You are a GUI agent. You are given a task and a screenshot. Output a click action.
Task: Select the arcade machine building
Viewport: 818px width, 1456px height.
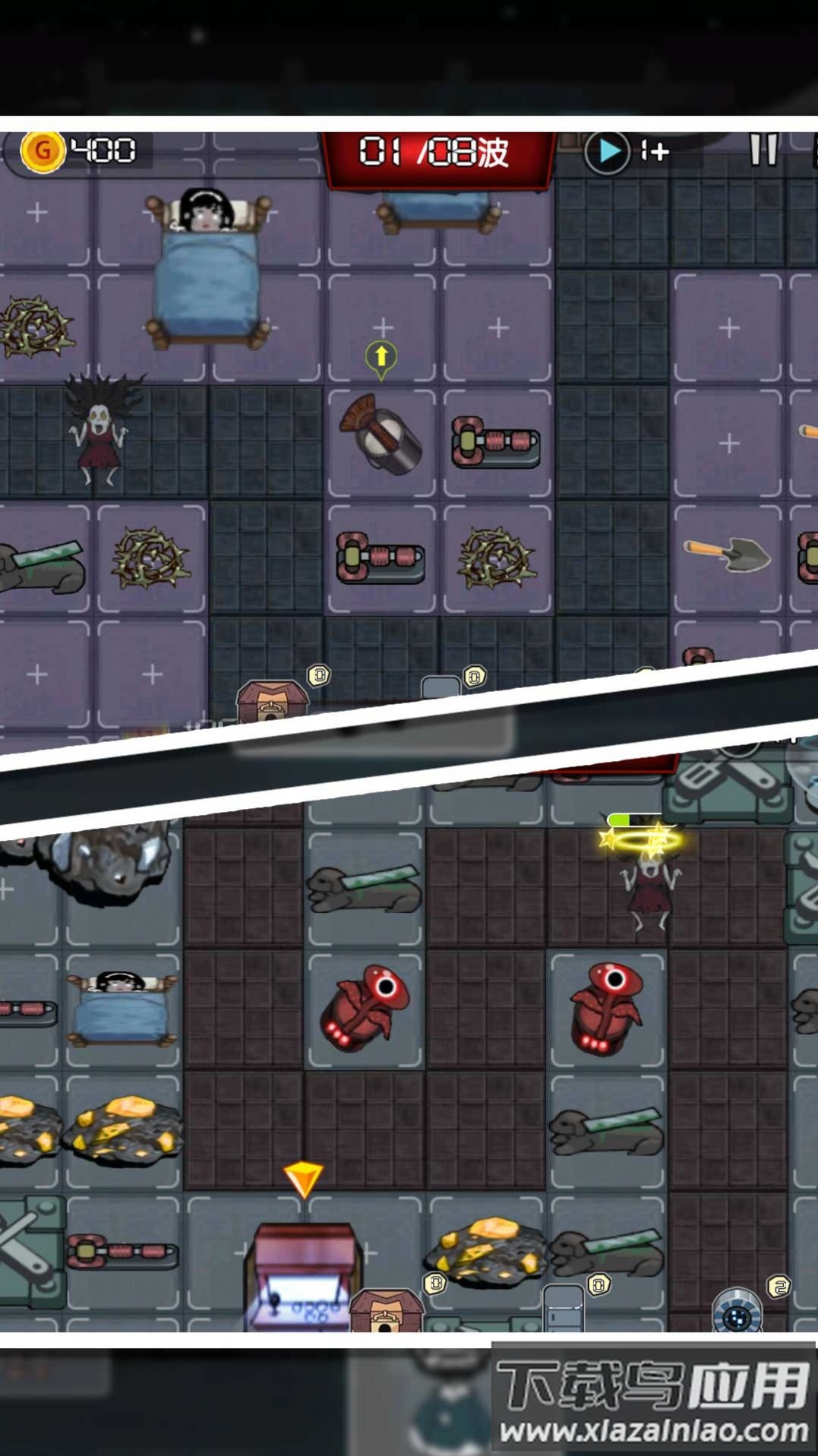coord(302,1274)
